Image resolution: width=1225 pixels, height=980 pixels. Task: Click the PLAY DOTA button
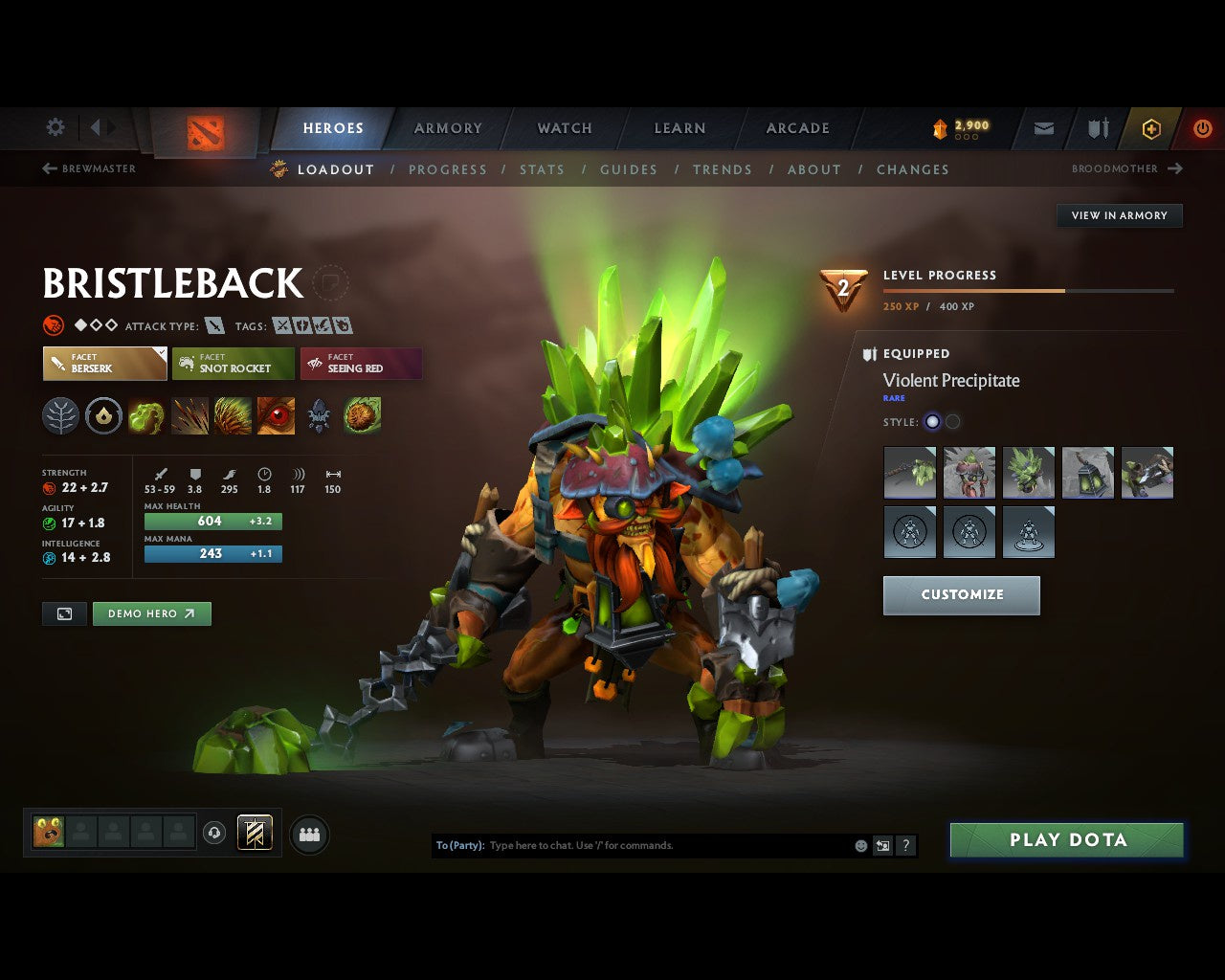click(x=1066, y=840)
